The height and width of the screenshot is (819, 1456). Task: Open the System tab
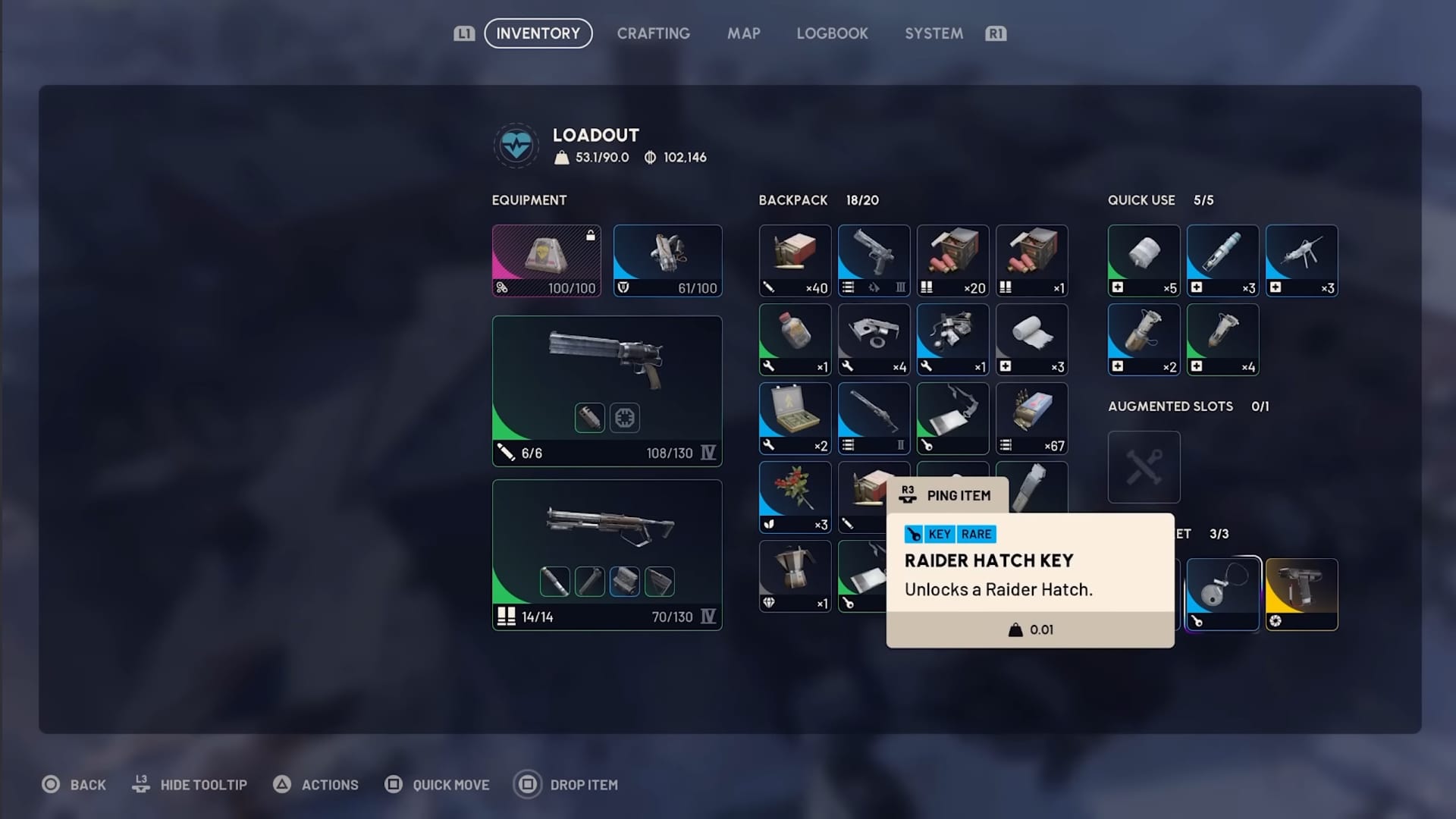(x=934, y=33)
